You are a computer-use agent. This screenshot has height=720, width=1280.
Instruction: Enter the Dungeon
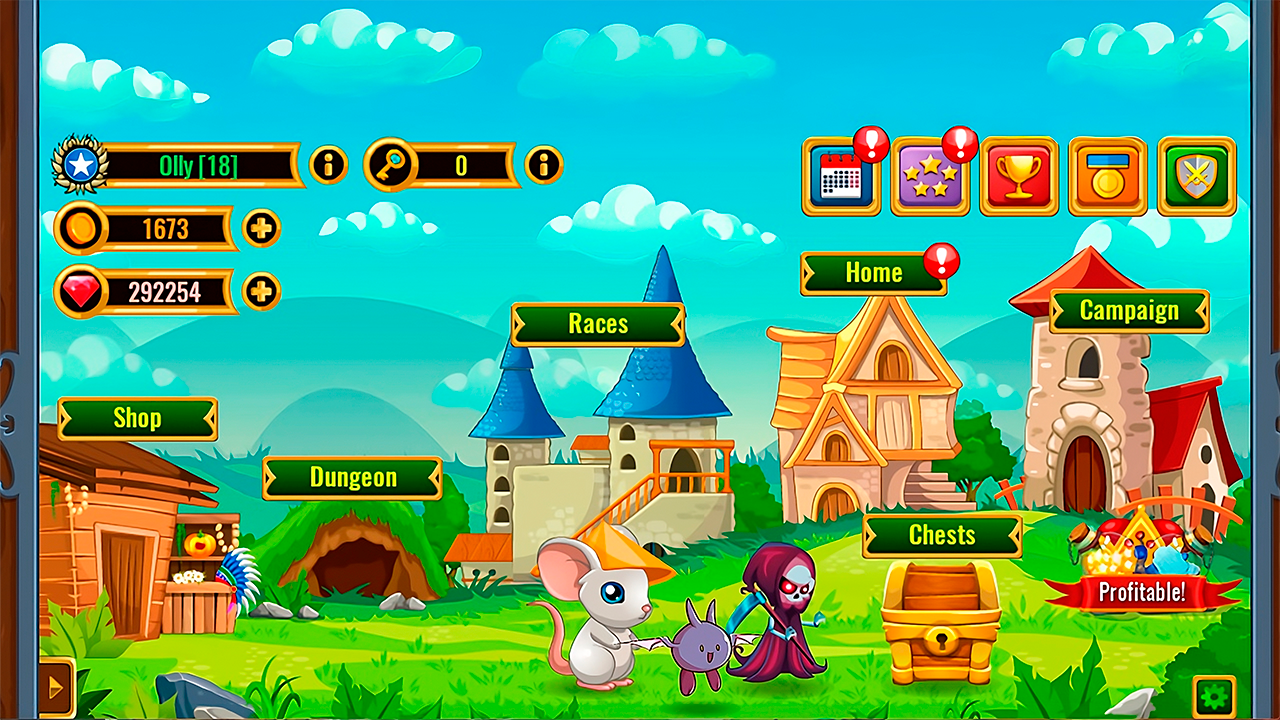coord(352,478)
